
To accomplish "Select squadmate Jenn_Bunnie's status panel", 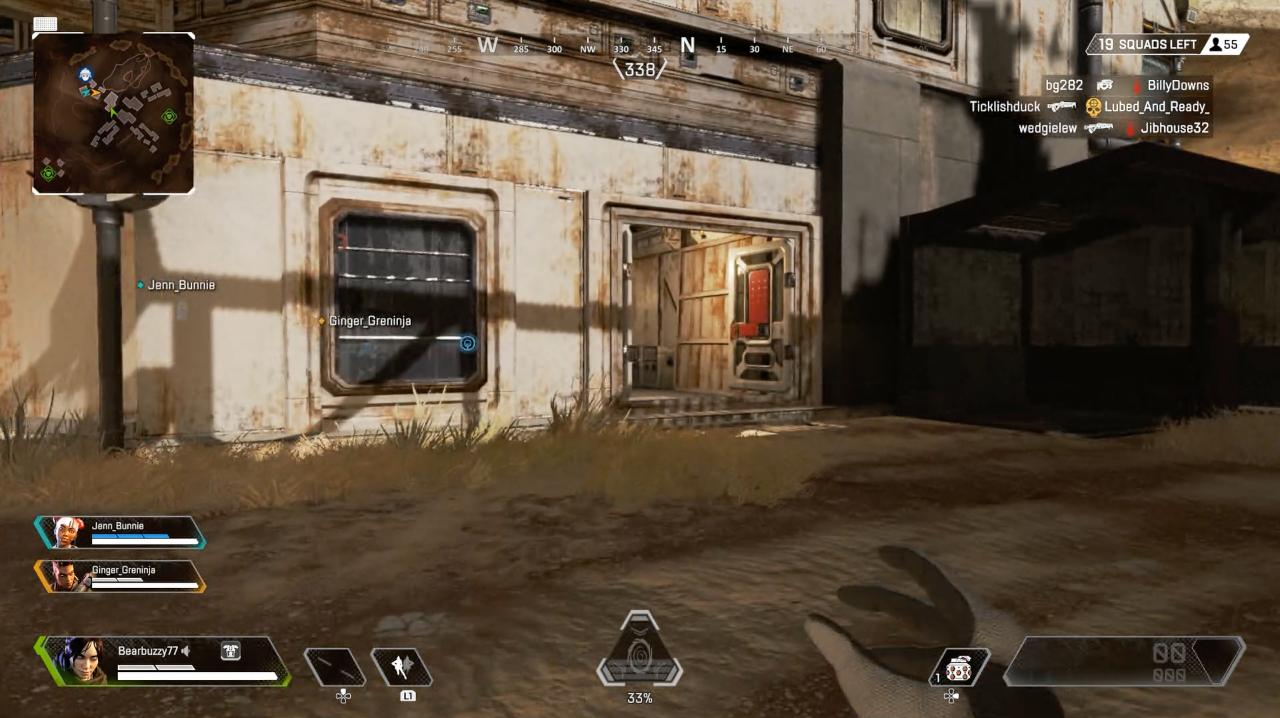I will pyautogui.click(x=120, y=532).
